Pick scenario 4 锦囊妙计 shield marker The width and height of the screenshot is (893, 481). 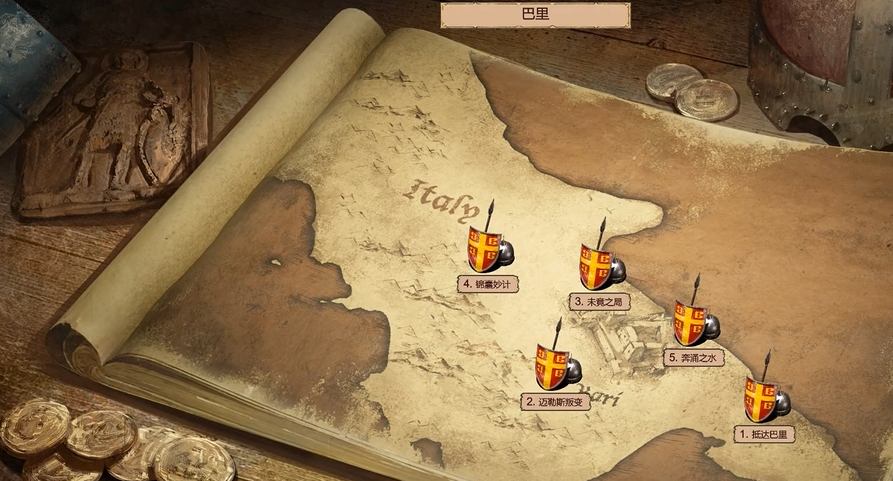pyautogui.click(x=486, y=249)
